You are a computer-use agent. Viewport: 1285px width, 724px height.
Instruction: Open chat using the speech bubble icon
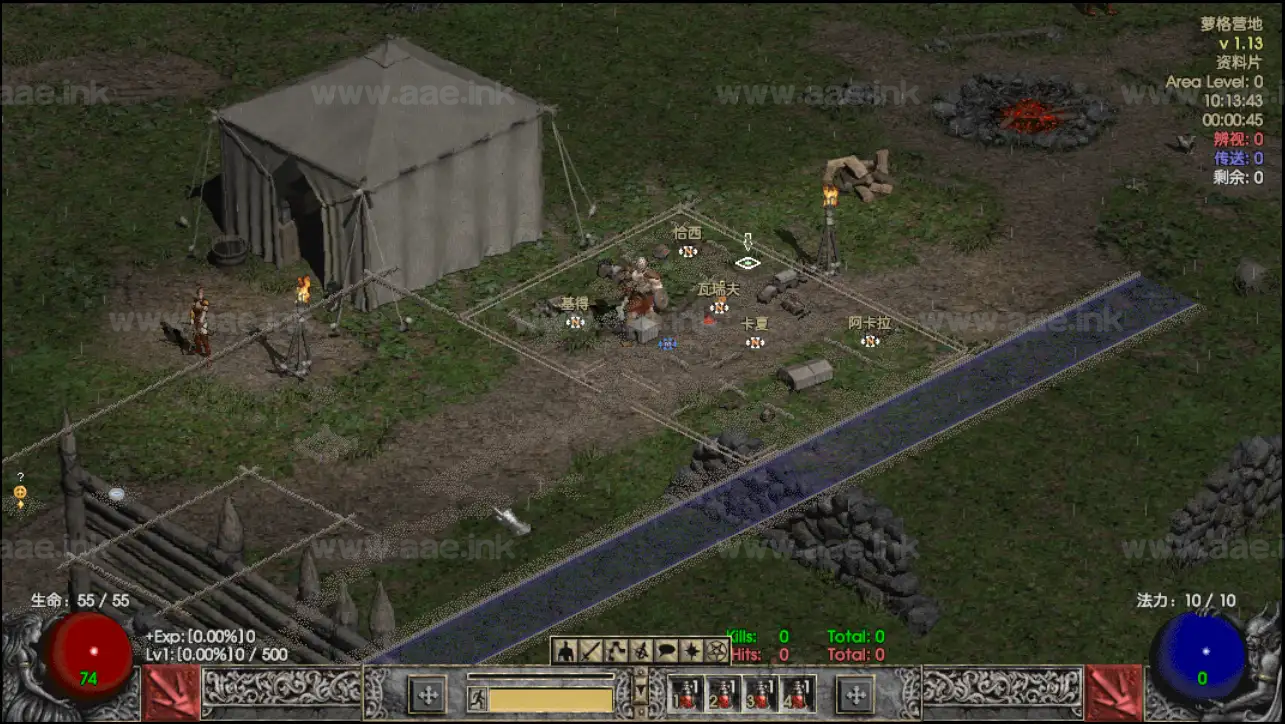tap(666, 651)
